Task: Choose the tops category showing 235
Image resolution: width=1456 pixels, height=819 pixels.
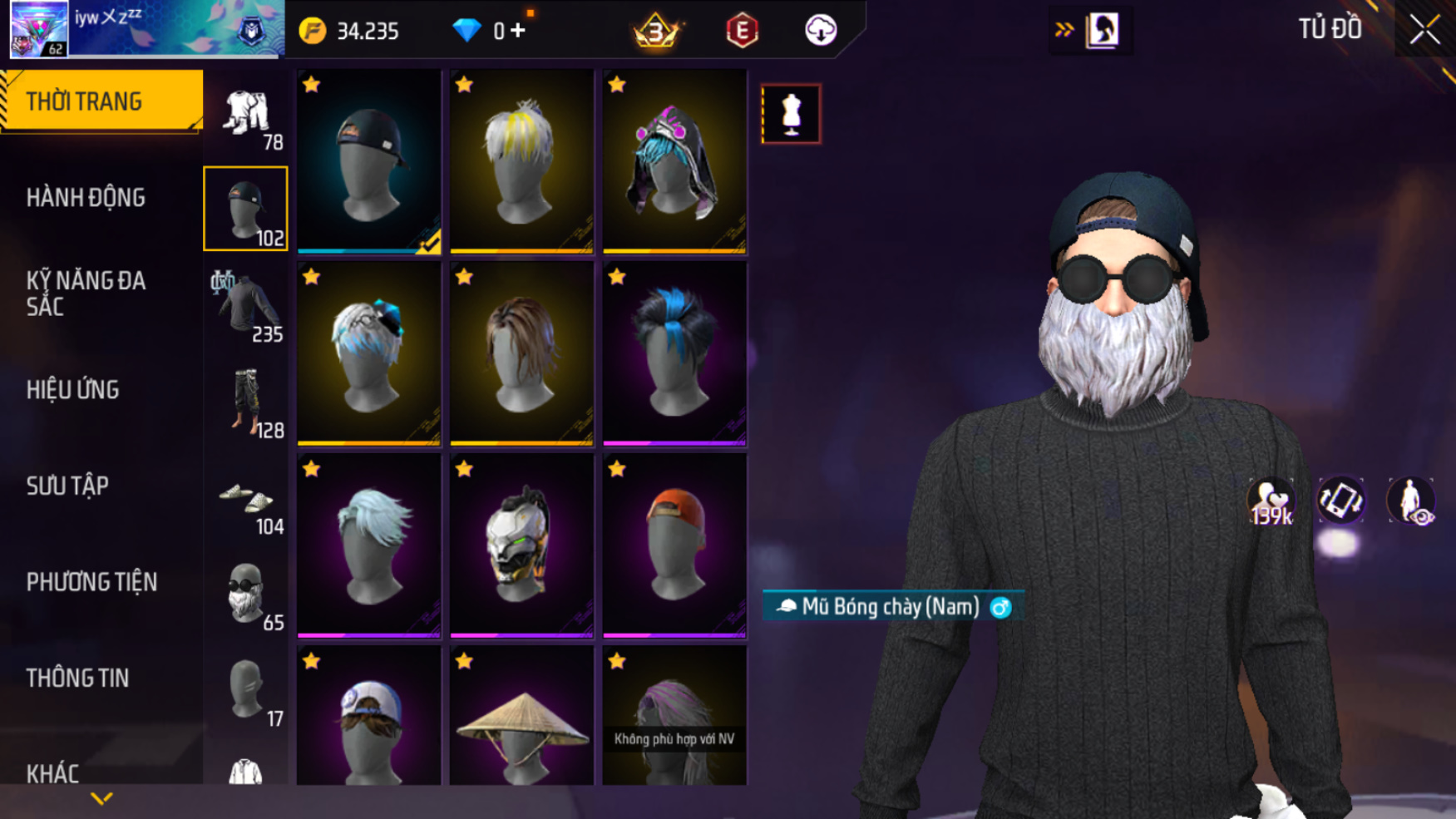Action: 247,306
